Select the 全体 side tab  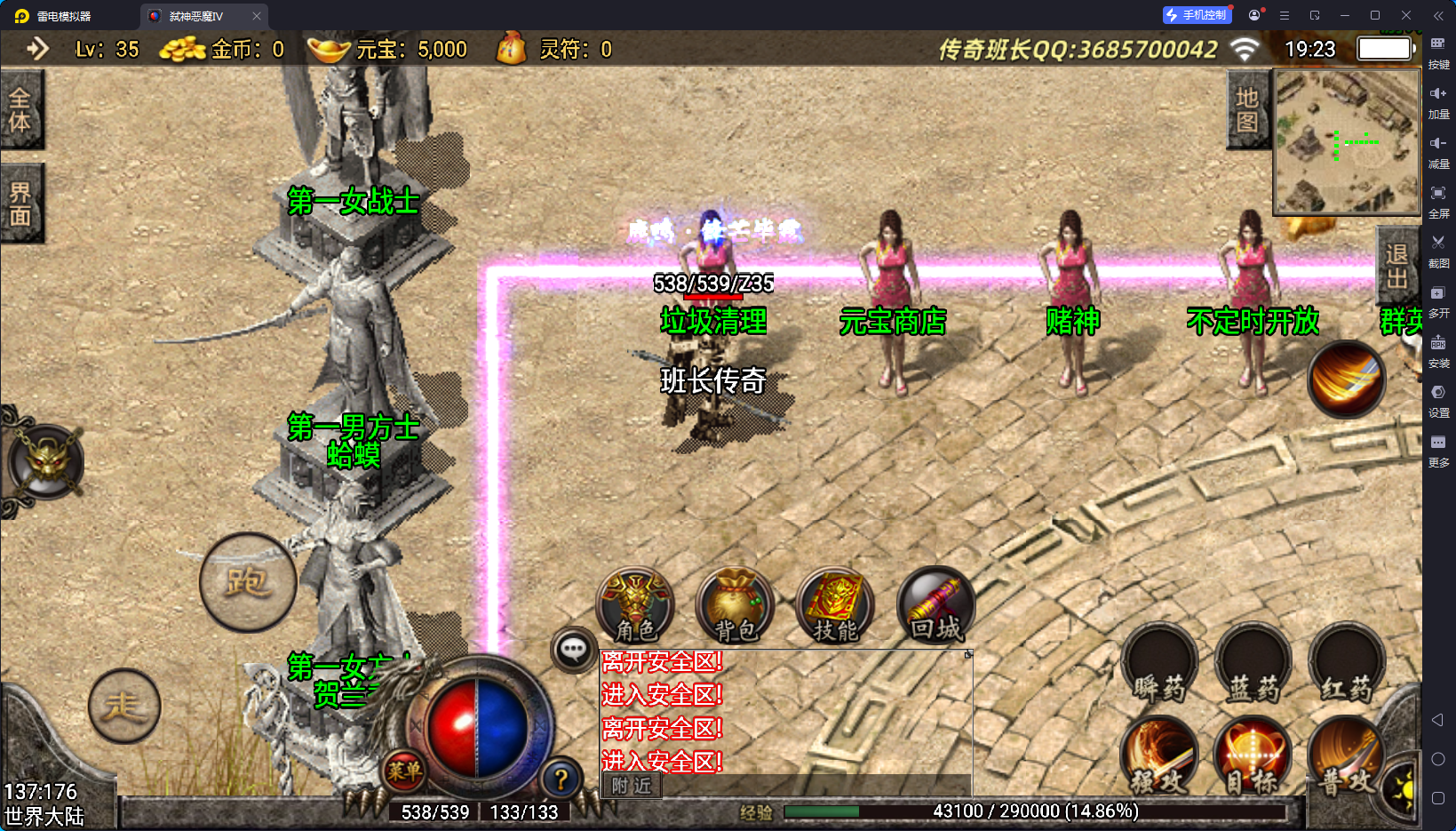coord(20,110)
